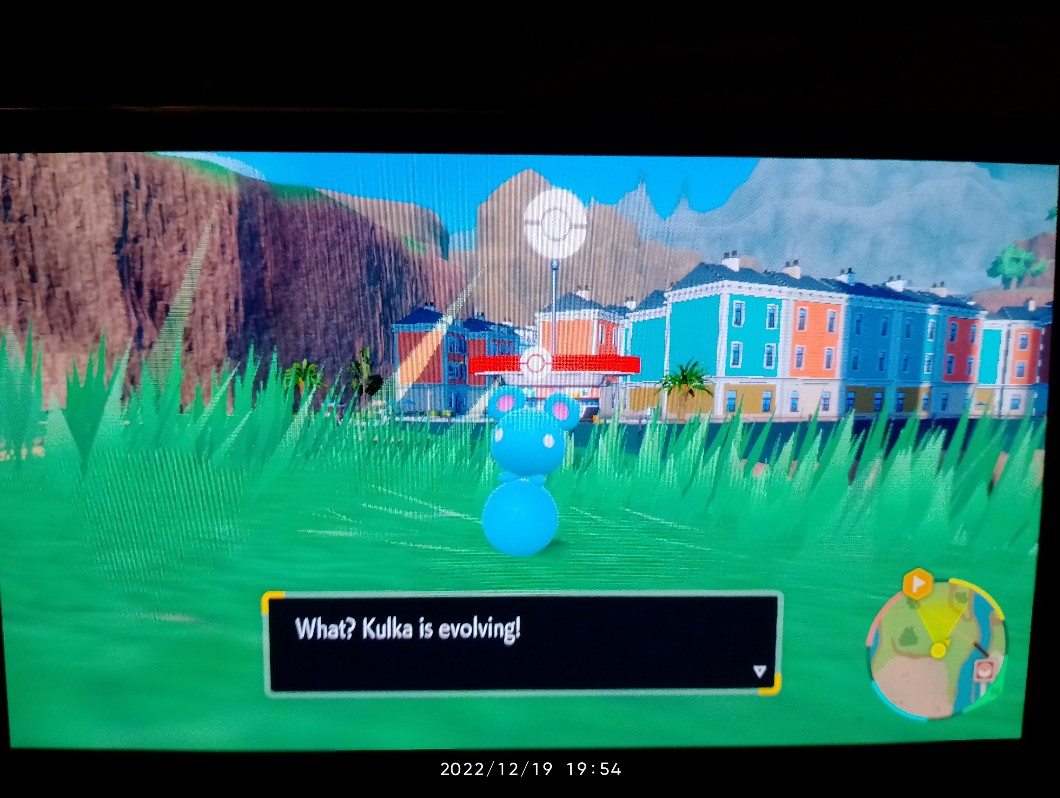This screenshot has width=1060, height=798.
Task: Click the yellow player marker on minimap
Action: point(938,651)
